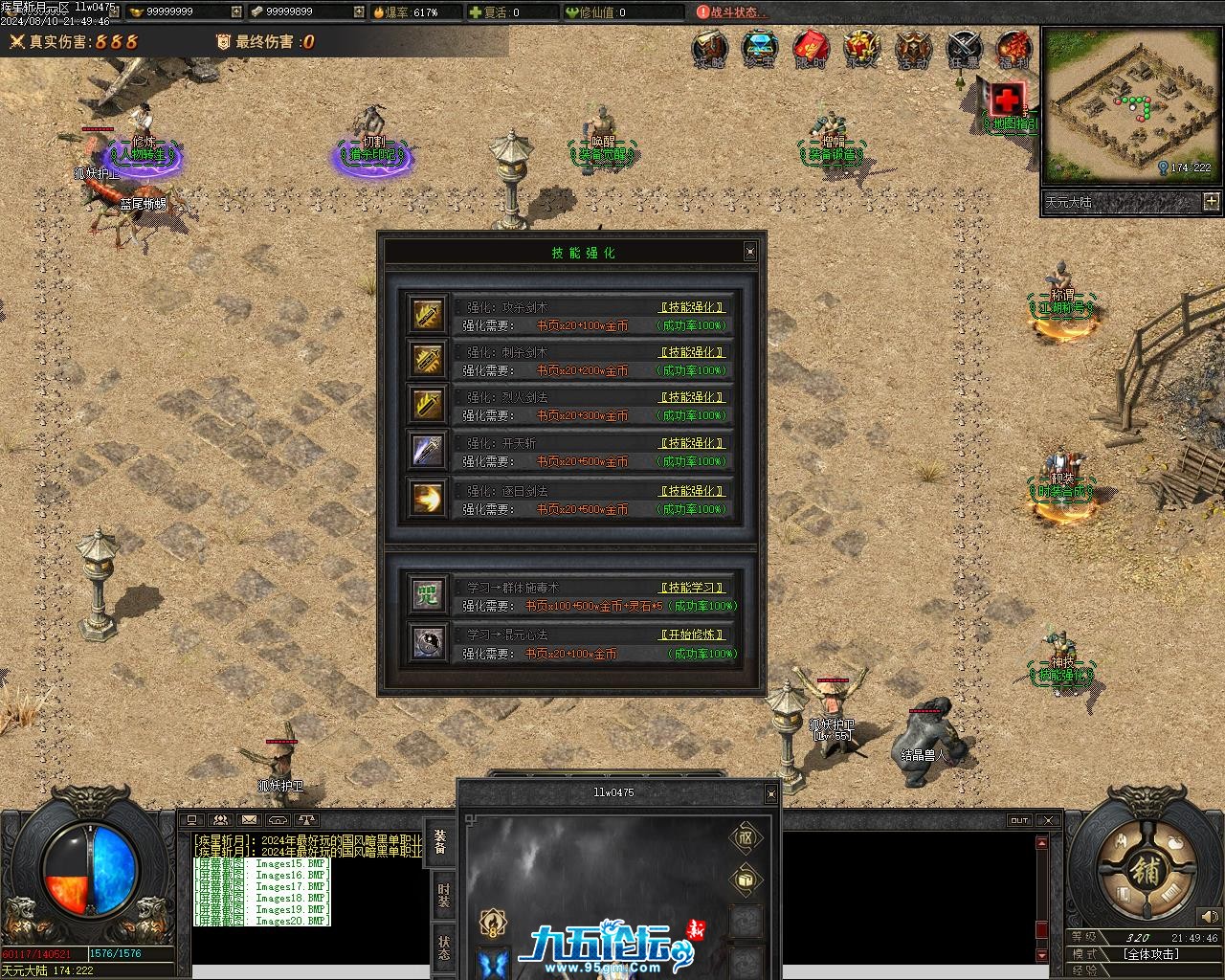Open the 福利 welfare icon
Viewport: 1225px width, 980px height.
pyautogui.click(x=1013, y=48)
